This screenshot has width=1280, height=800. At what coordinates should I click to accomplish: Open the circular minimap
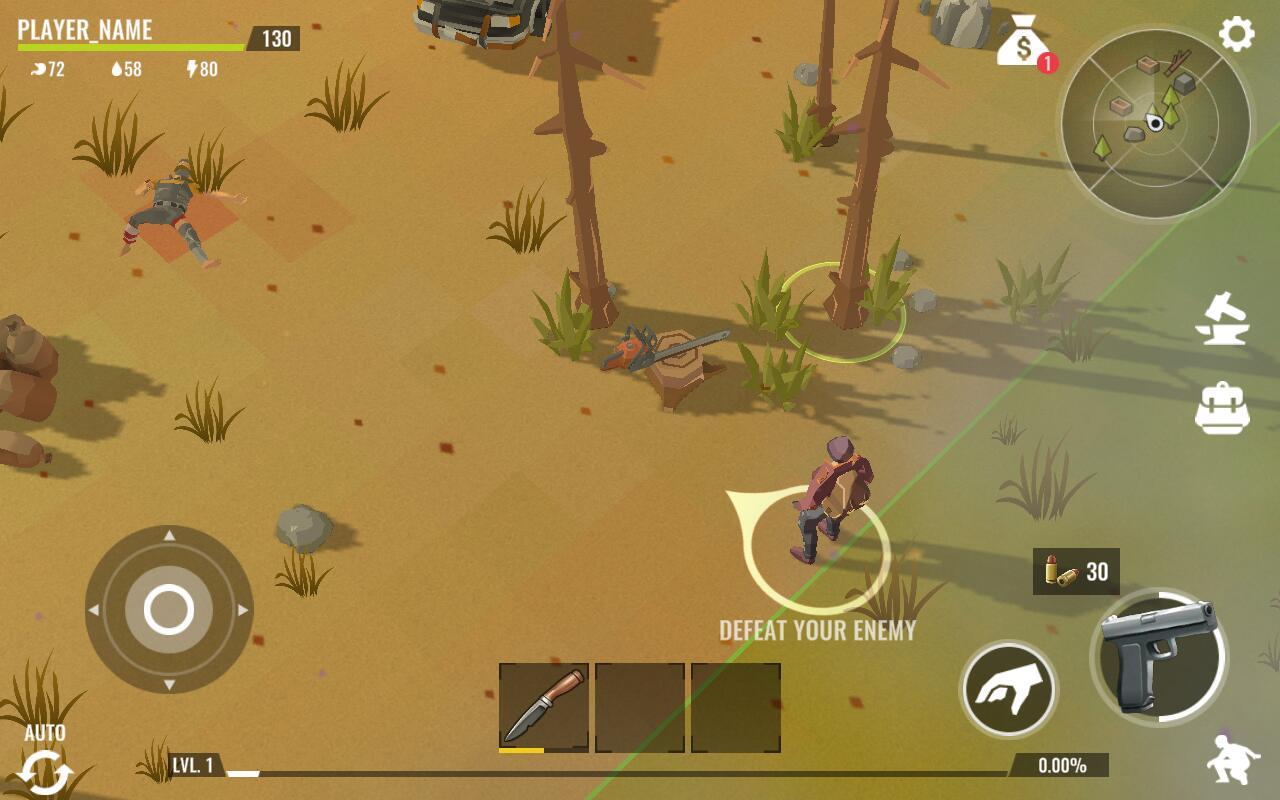pyautogui.click(x=1155, y=124)
